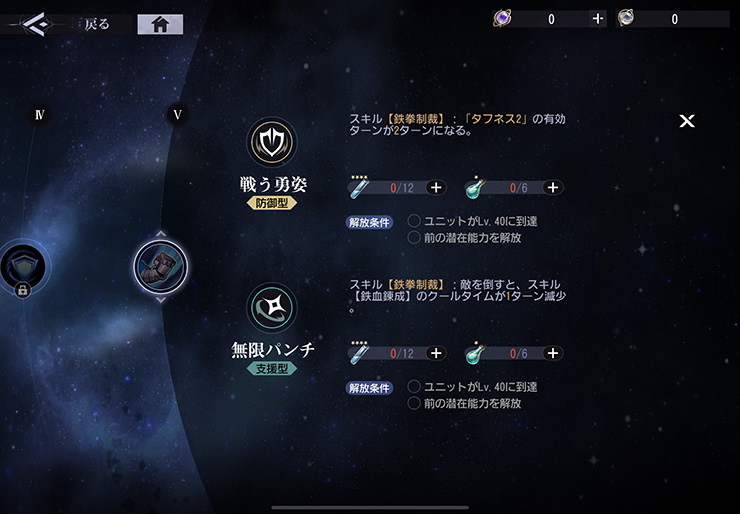This screenshot has width=740, height=514.
Task: Choose the unlocked gauntlet node on tier V
Action: coord(160,266)
